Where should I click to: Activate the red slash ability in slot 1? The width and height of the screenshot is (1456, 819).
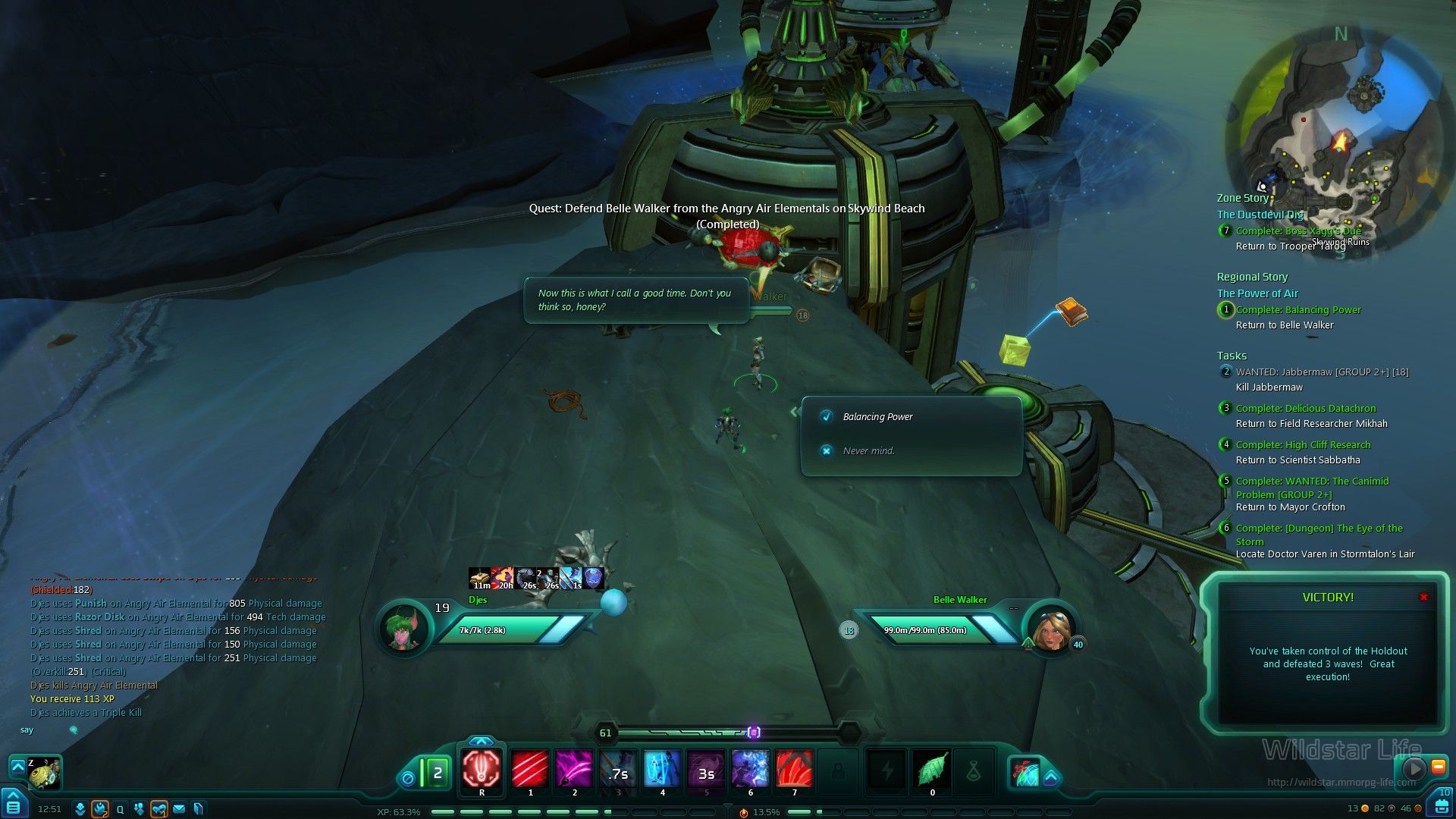click(530, 769)
